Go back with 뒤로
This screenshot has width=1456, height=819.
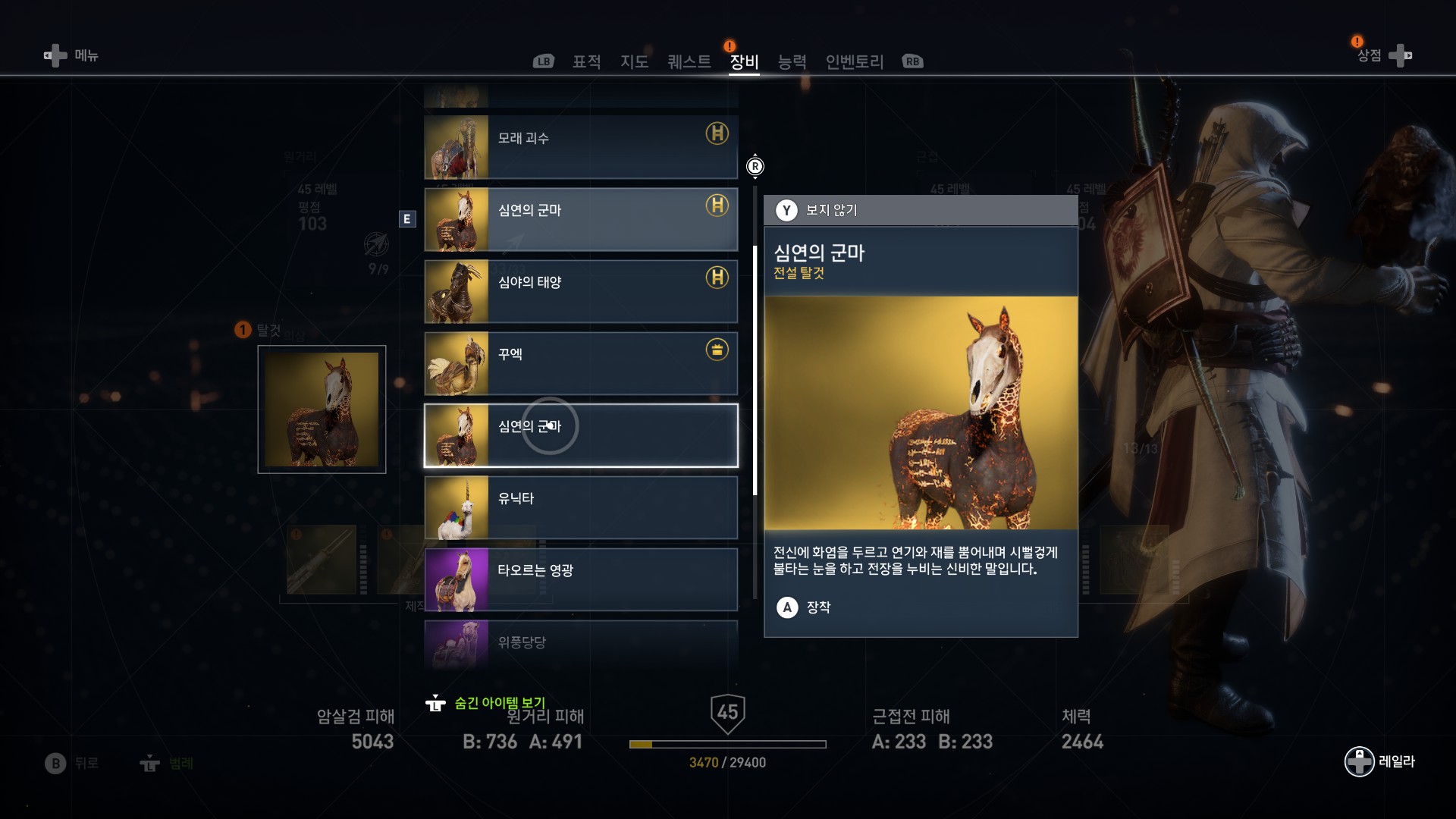(x=73, y=763)
